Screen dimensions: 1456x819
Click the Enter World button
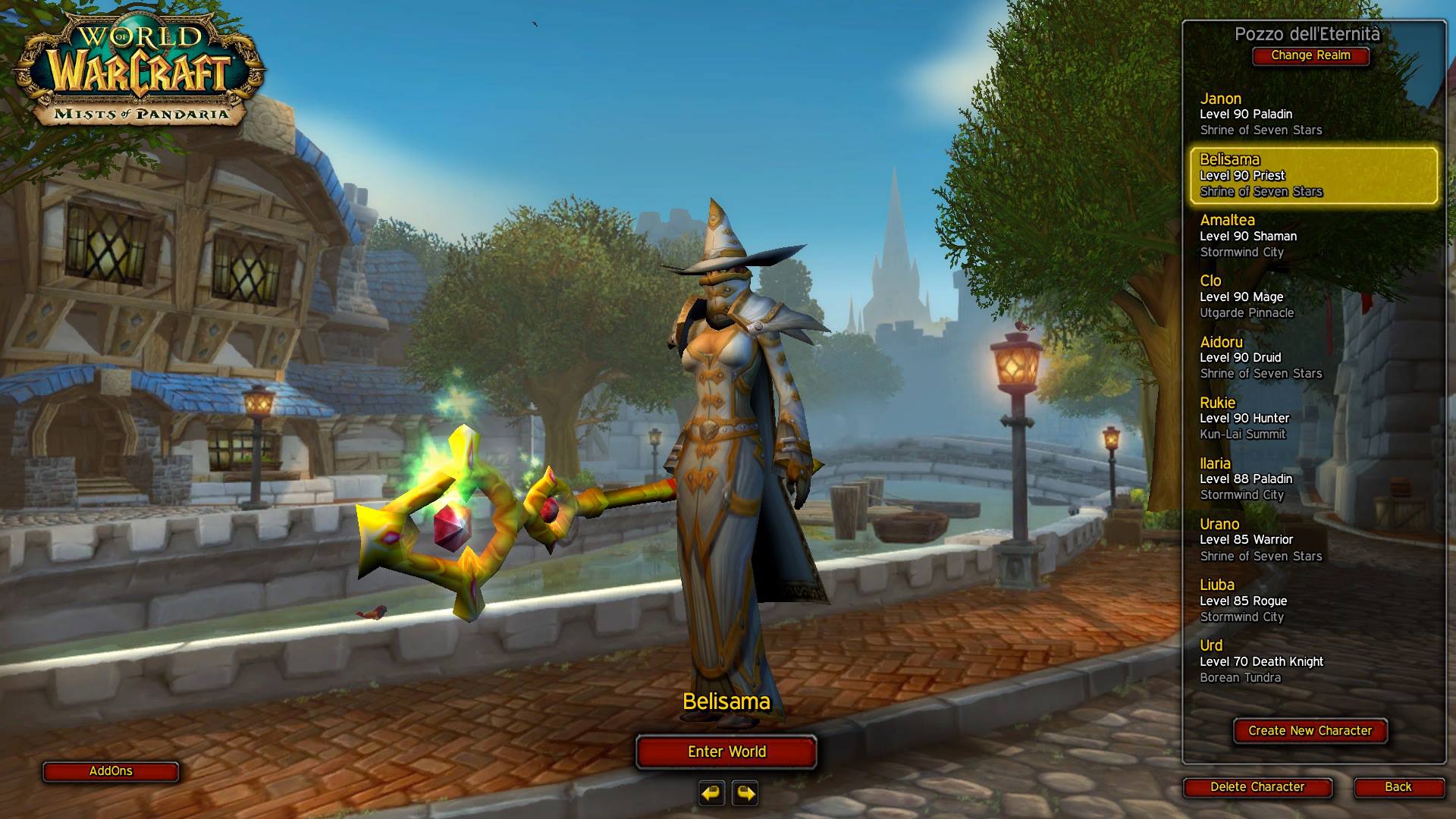[x=726, y=752]
